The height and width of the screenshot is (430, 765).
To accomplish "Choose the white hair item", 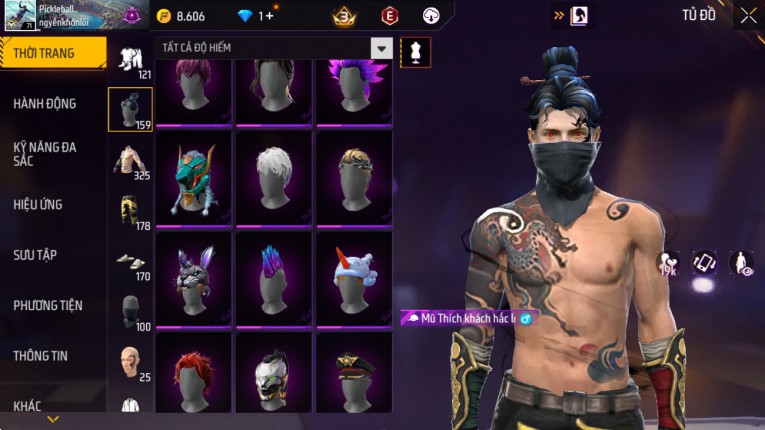I will (274, 178).
